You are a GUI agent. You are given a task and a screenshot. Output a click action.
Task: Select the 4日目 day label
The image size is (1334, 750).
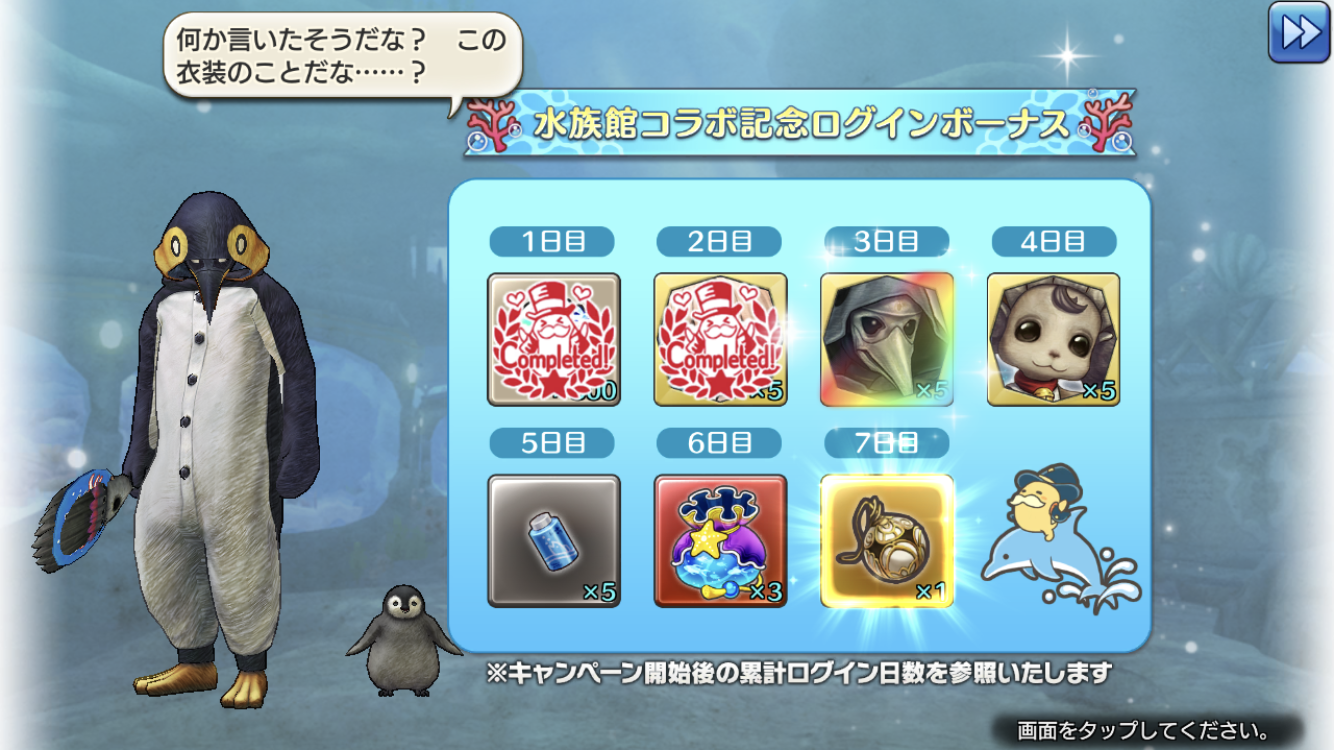click(1055, 241)
